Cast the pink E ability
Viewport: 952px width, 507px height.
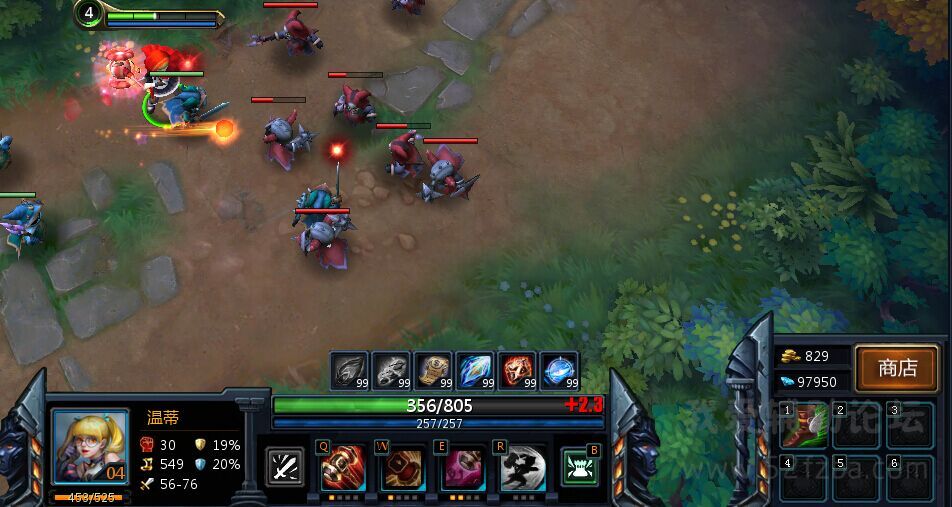pyautogui.click(x=462, y=467)
